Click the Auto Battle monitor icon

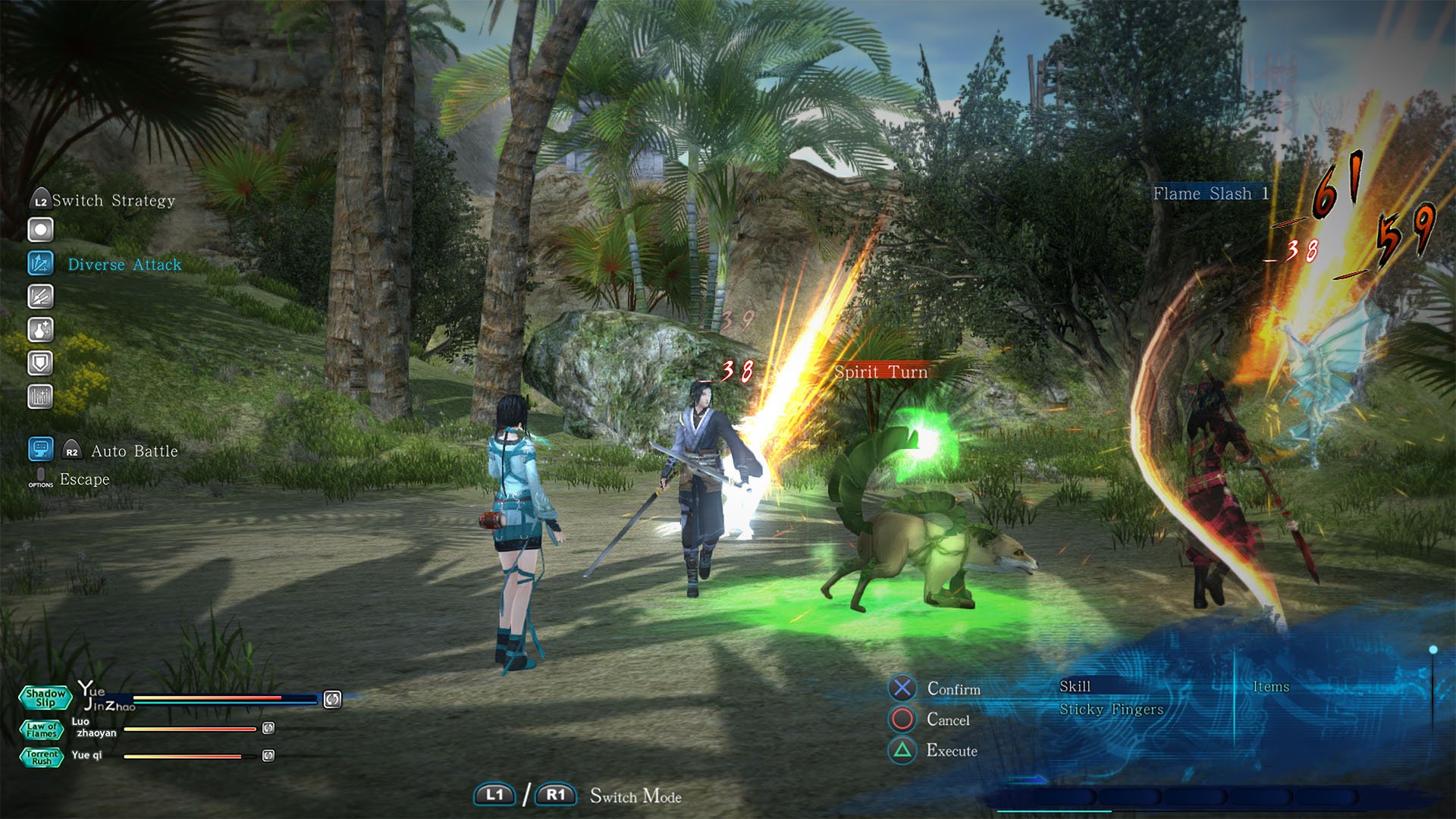point(40,449)
